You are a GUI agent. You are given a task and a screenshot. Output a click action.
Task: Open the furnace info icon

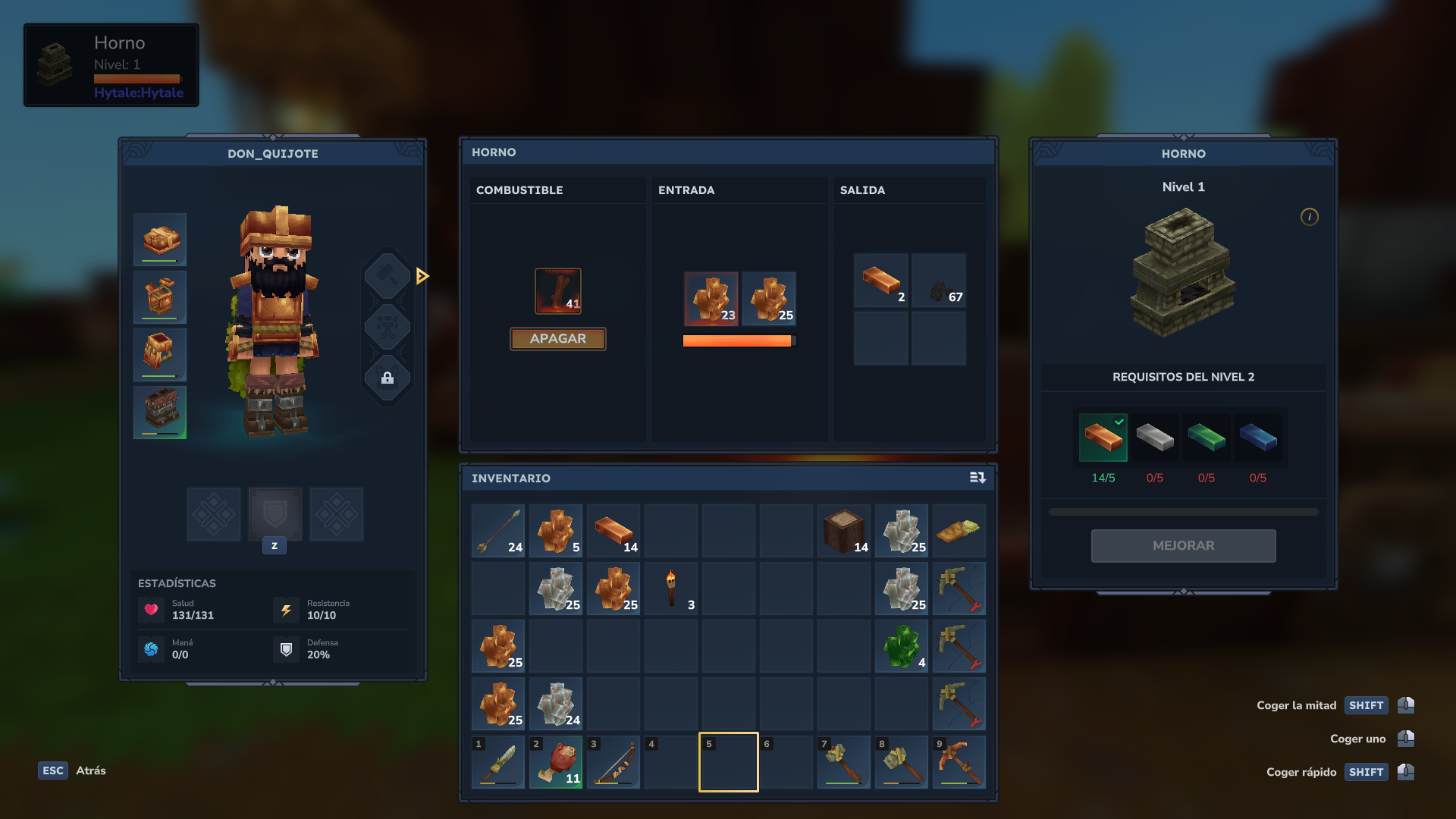pyautogui.click(x=1310, y=217)
